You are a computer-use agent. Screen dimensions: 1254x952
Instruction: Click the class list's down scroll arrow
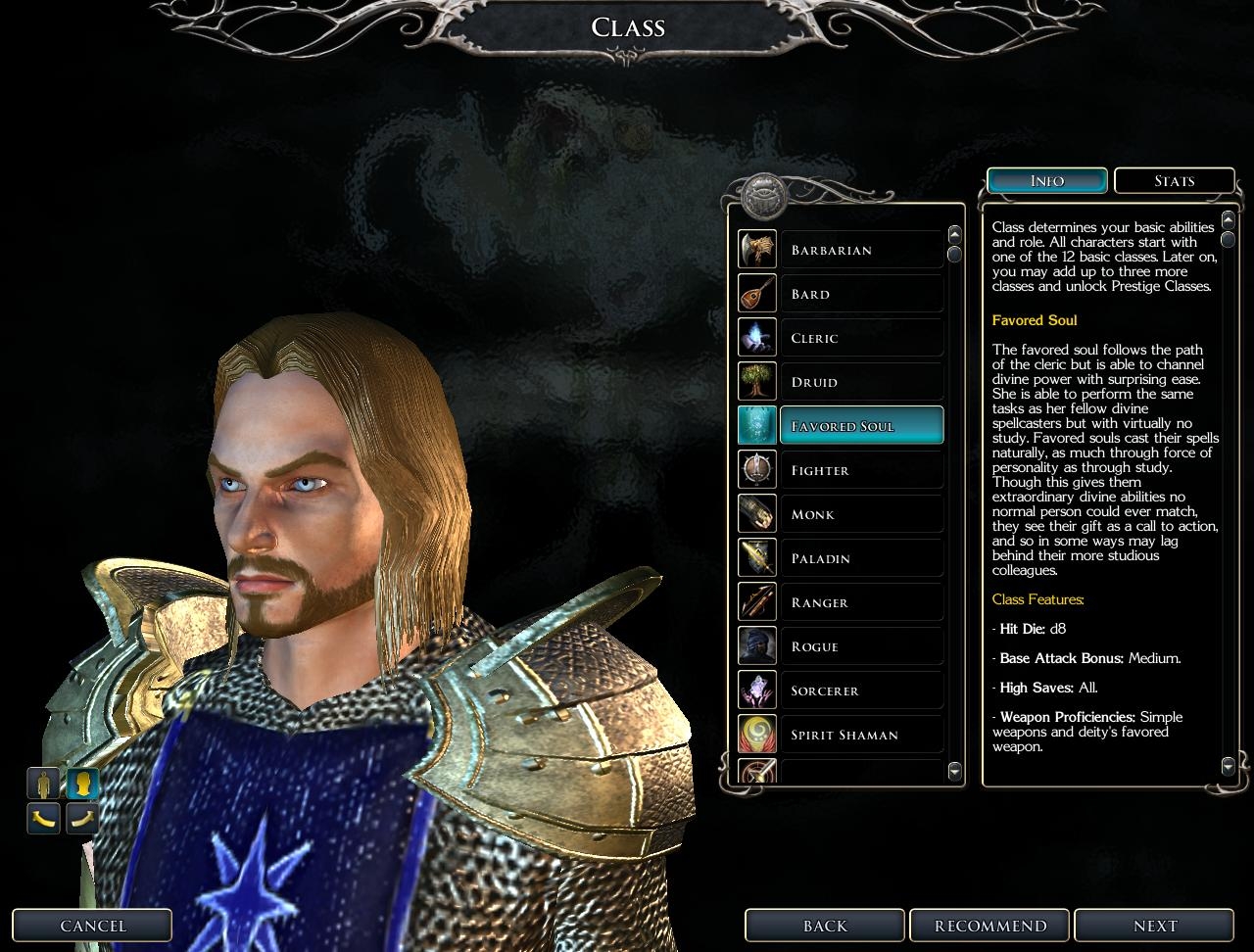(955, 772)
